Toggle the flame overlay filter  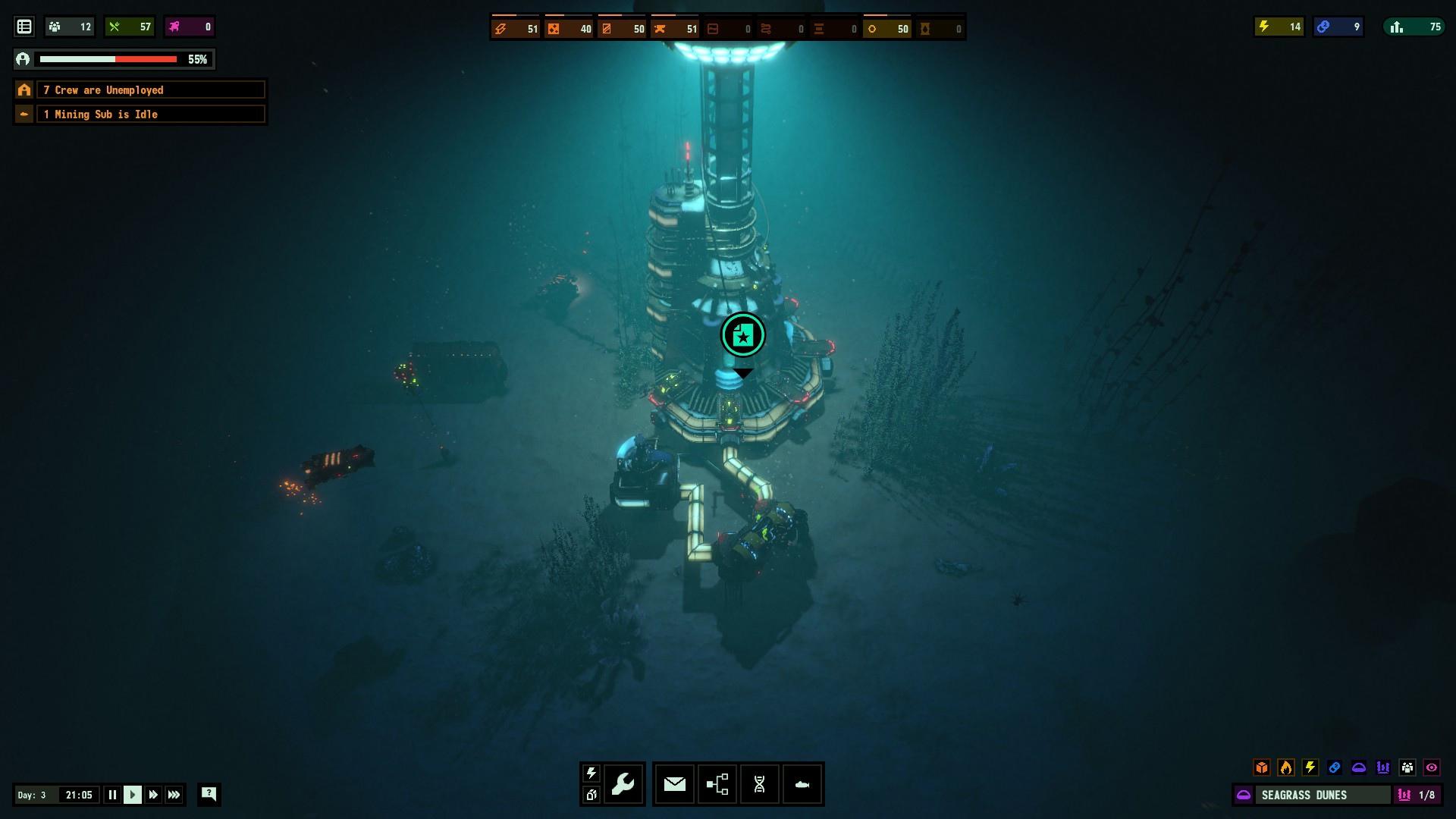[x=1286, y=767]
